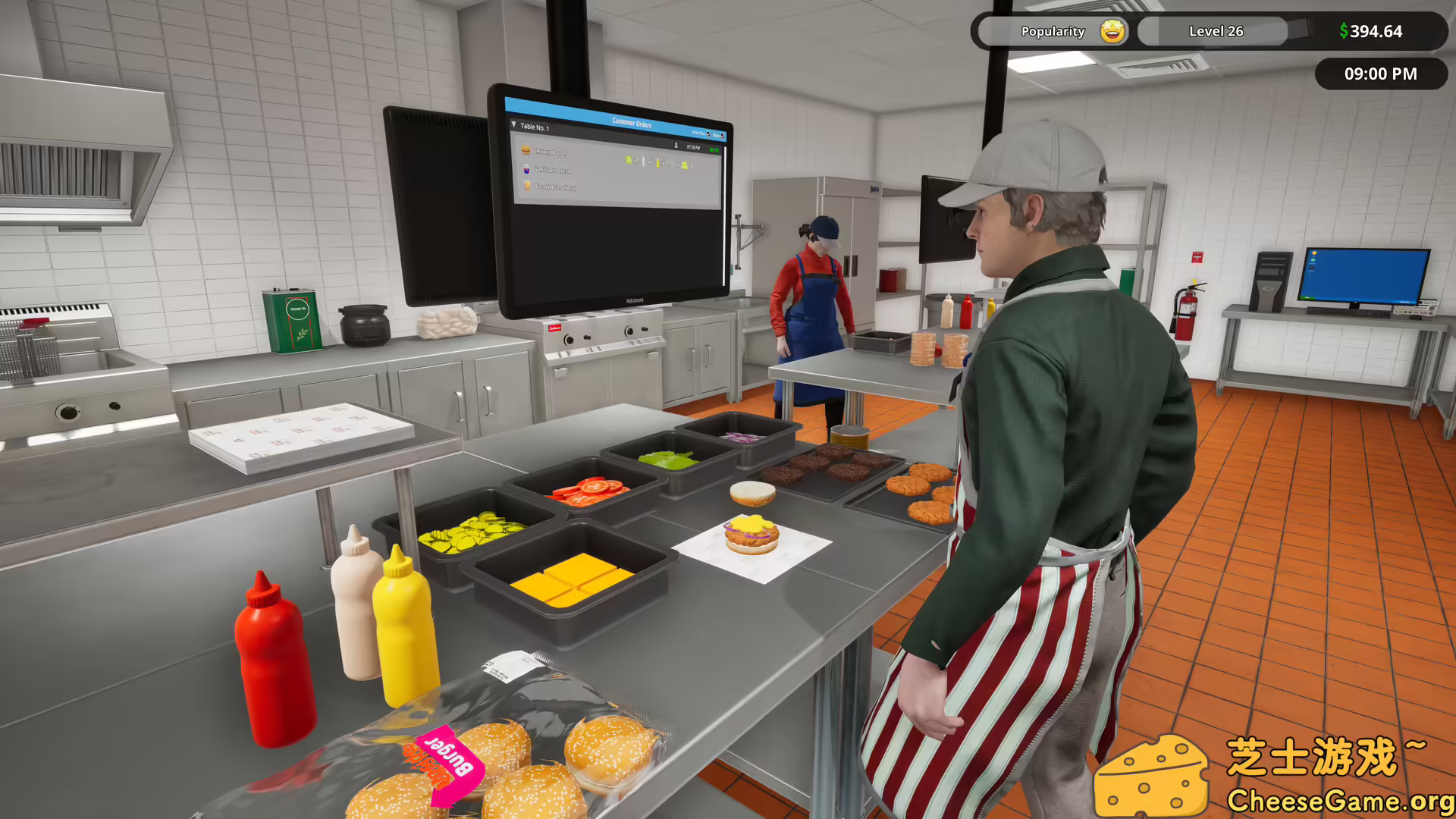Image resolution: width=1456 pixels, height=819 pixels.
Task: Click the French Fries icon on the order screen
Action: (x=527, y=187)
